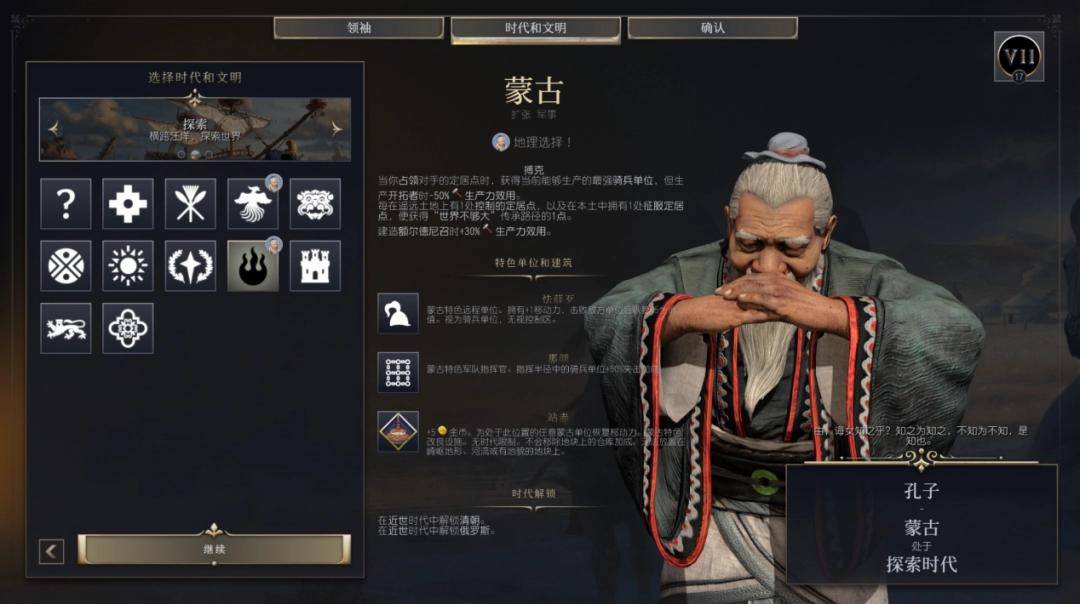Choose the random question mark civilization
This screenshot has width=1080, height=604.
(66, 204)
